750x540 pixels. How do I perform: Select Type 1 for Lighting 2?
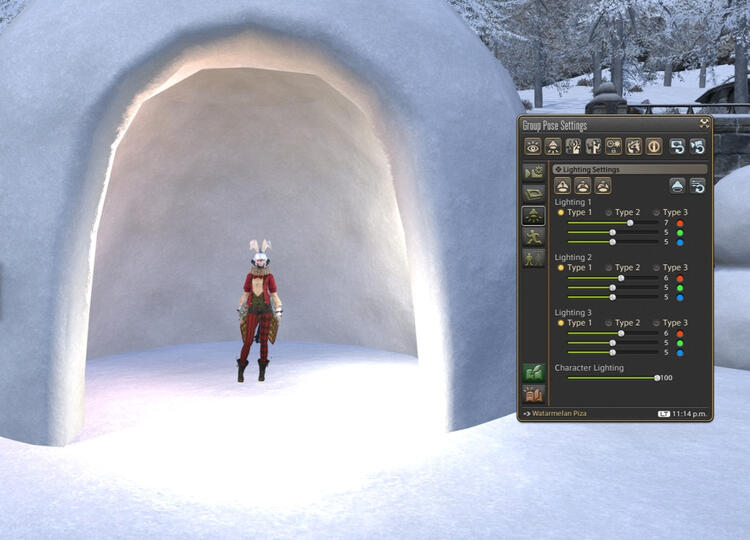pyautogui.click(x=561, y=267)
